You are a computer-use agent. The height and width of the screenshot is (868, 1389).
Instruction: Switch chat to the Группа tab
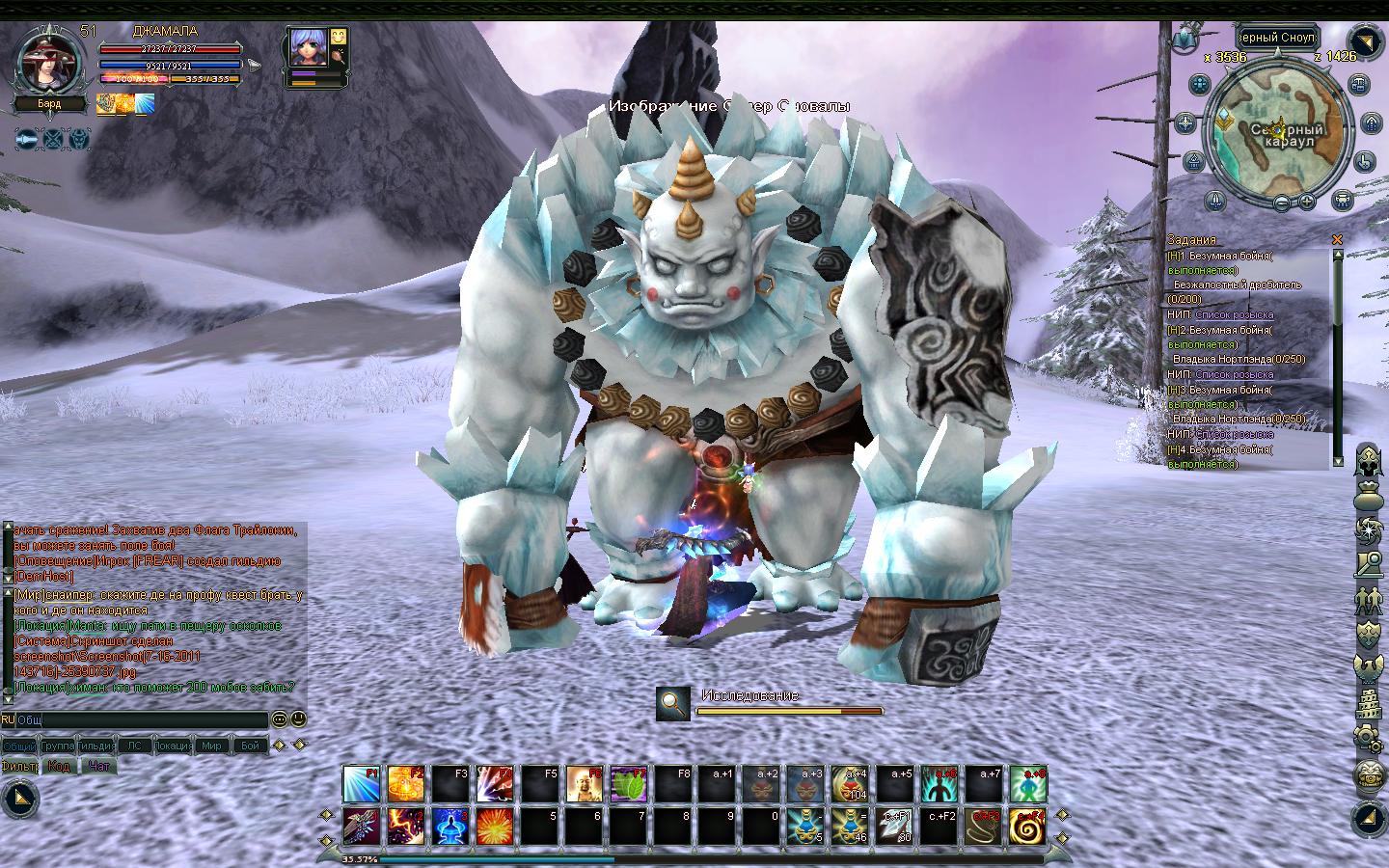click(x=58, y=746)
